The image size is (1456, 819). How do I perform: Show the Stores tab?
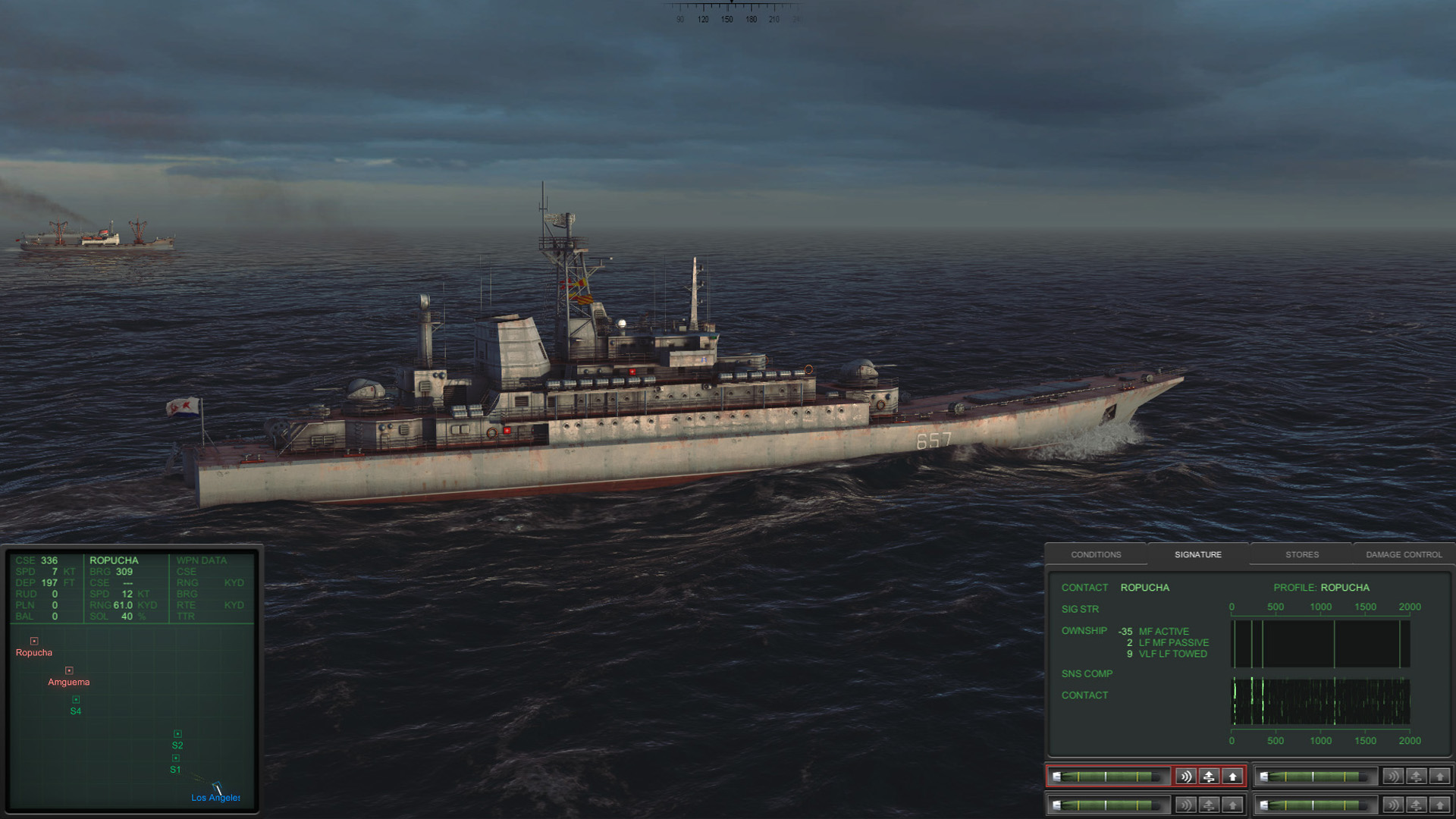pyautogui.click(x=1301, y=554)
